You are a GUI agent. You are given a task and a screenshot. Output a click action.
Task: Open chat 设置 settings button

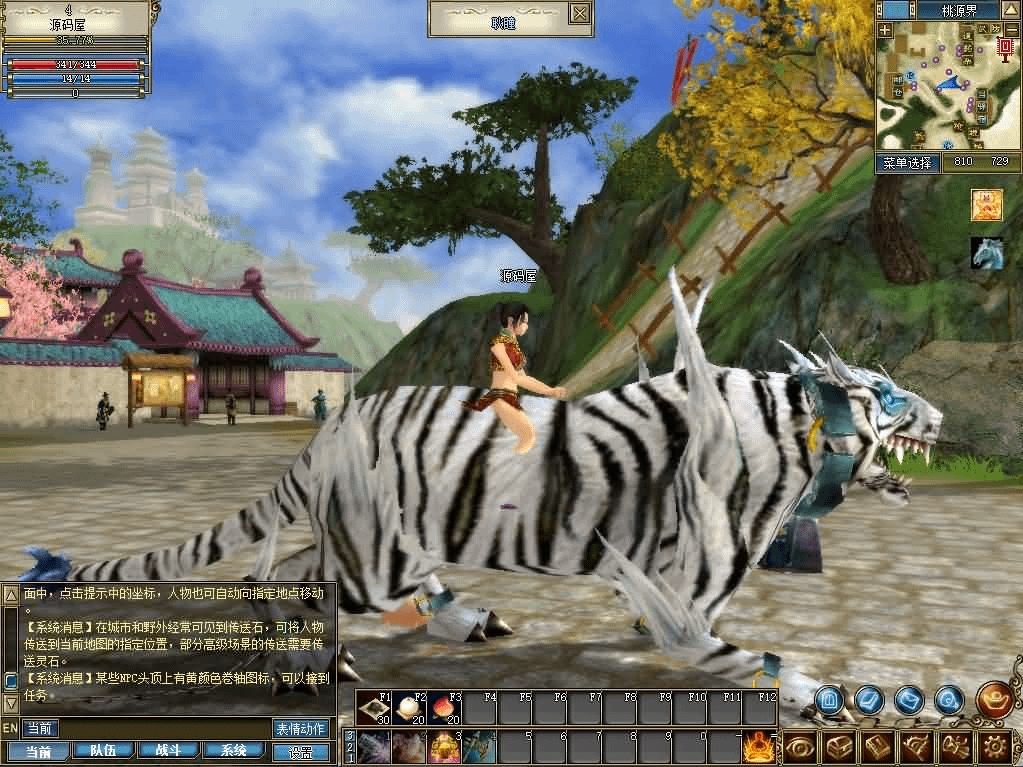point(300,752)
